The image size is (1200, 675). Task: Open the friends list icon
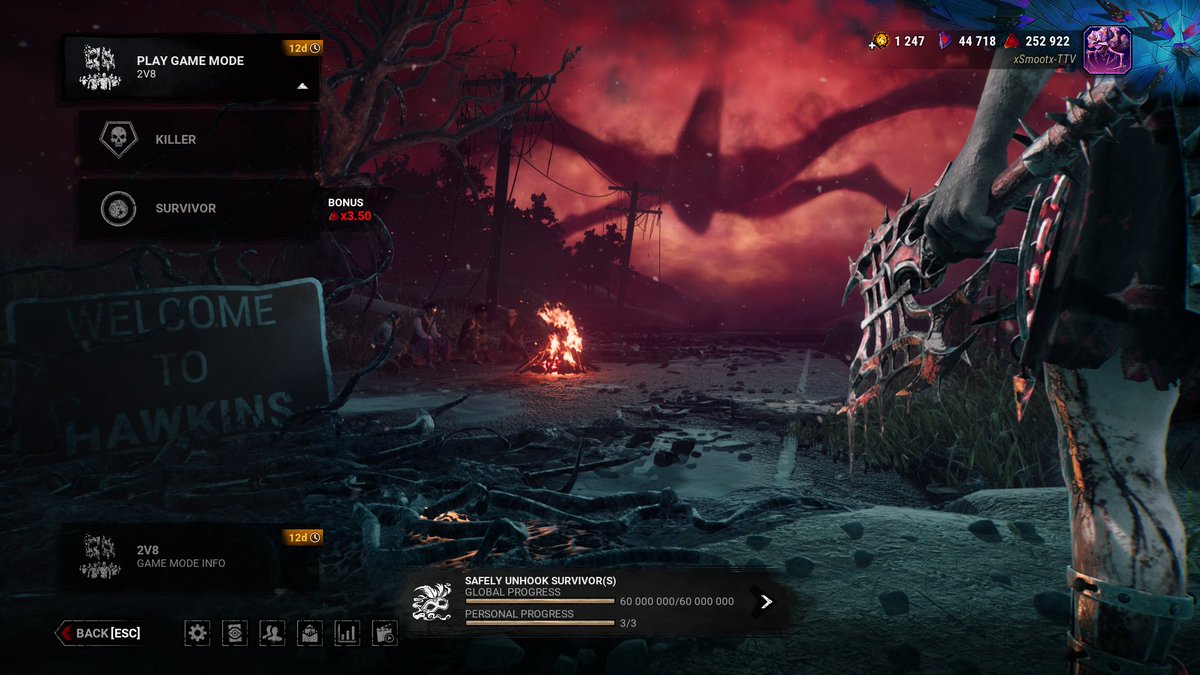tap(272, 633)
